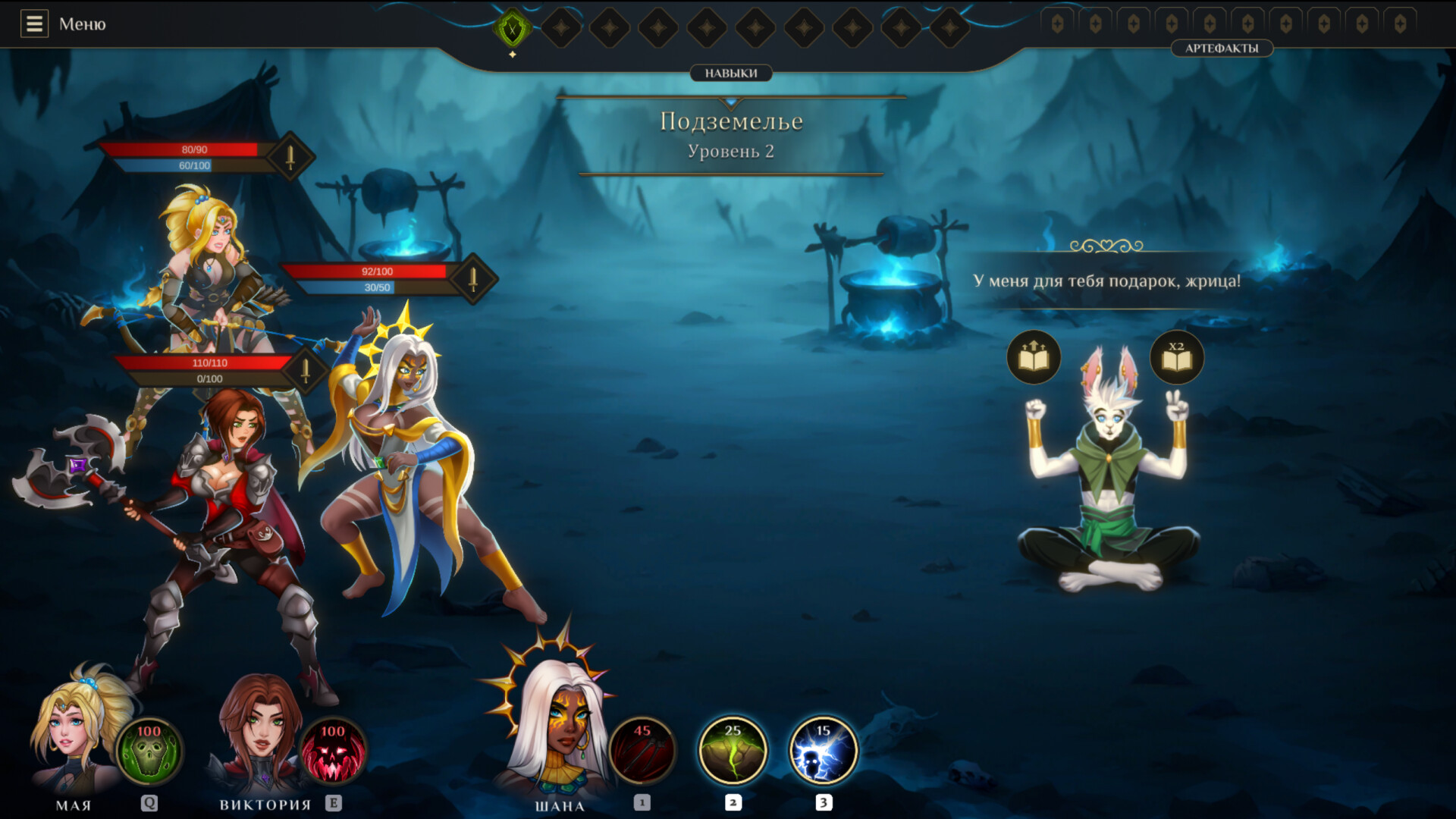The height and width of the screenshot is (819, 1456).
Task: Cast Shana's lightning skill costing 15
Action: click(x=823, y=750)
